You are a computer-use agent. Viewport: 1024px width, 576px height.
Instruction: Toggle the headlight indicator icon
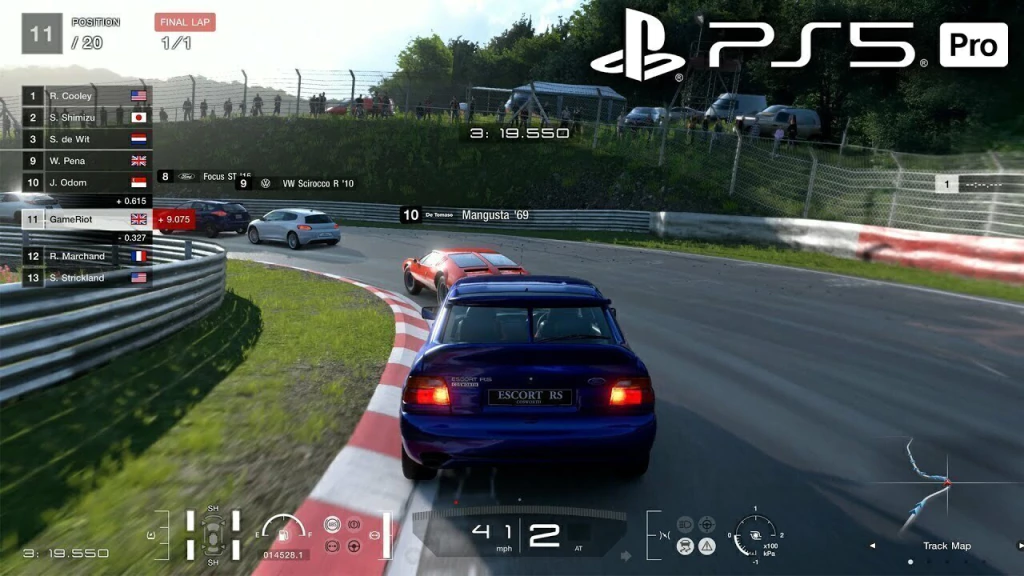pyautogui.click(x=685, y=523)
